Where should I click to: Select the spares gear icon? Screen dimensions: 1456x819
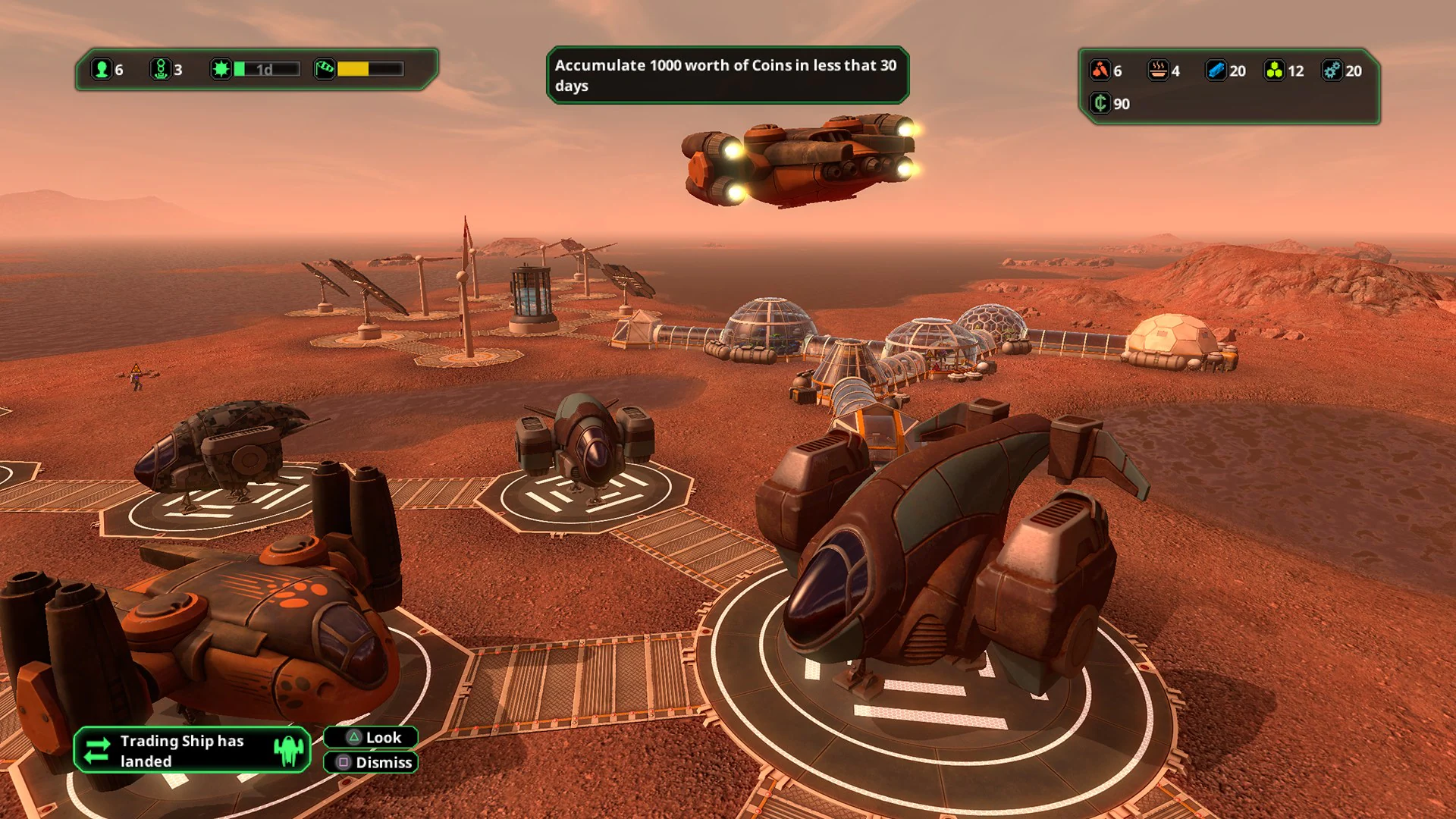pyautogui.click(x=1332, y=71)
